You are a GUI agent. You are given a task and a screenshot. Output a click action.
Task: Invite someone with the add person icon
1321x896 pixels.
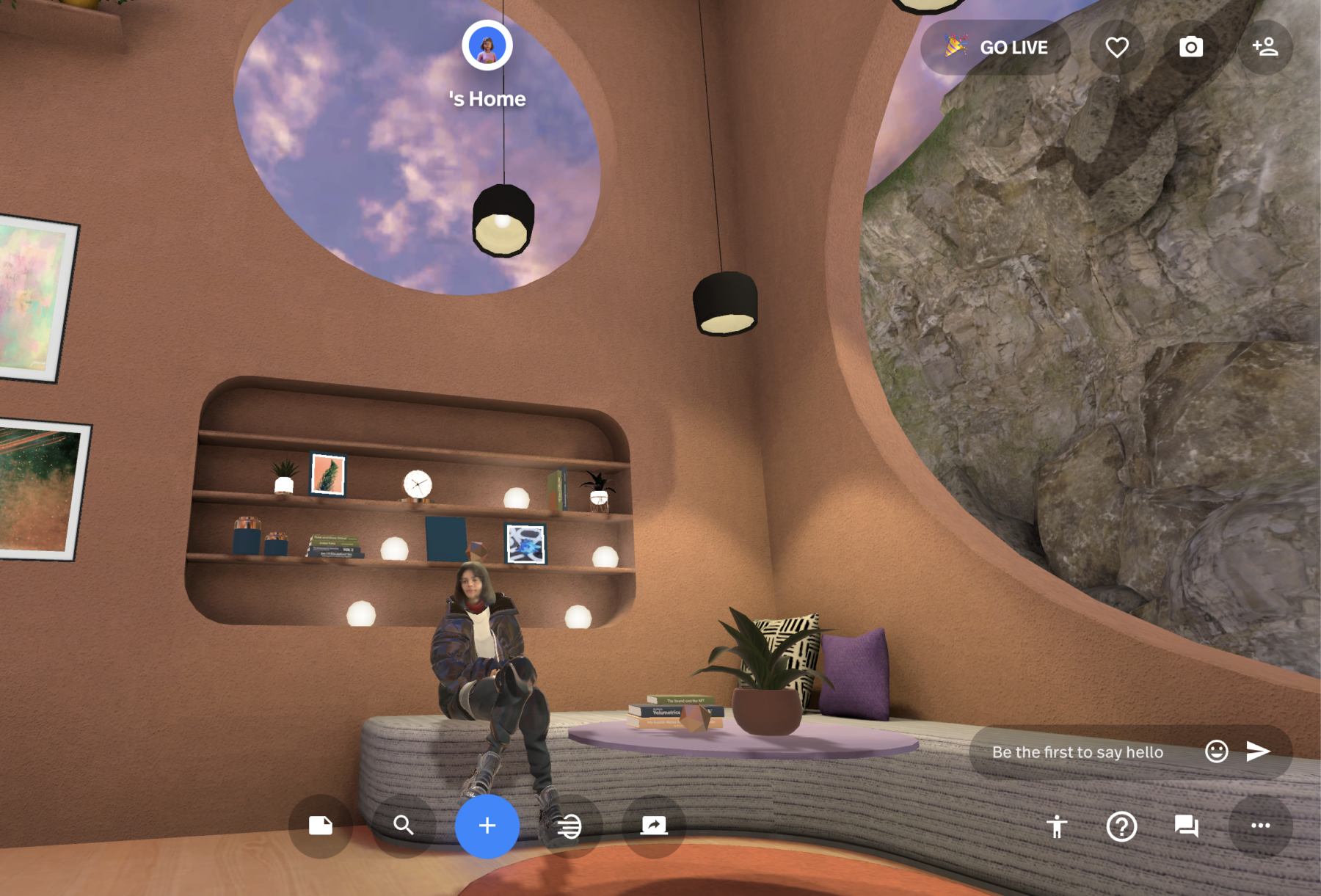[1265, 48]
